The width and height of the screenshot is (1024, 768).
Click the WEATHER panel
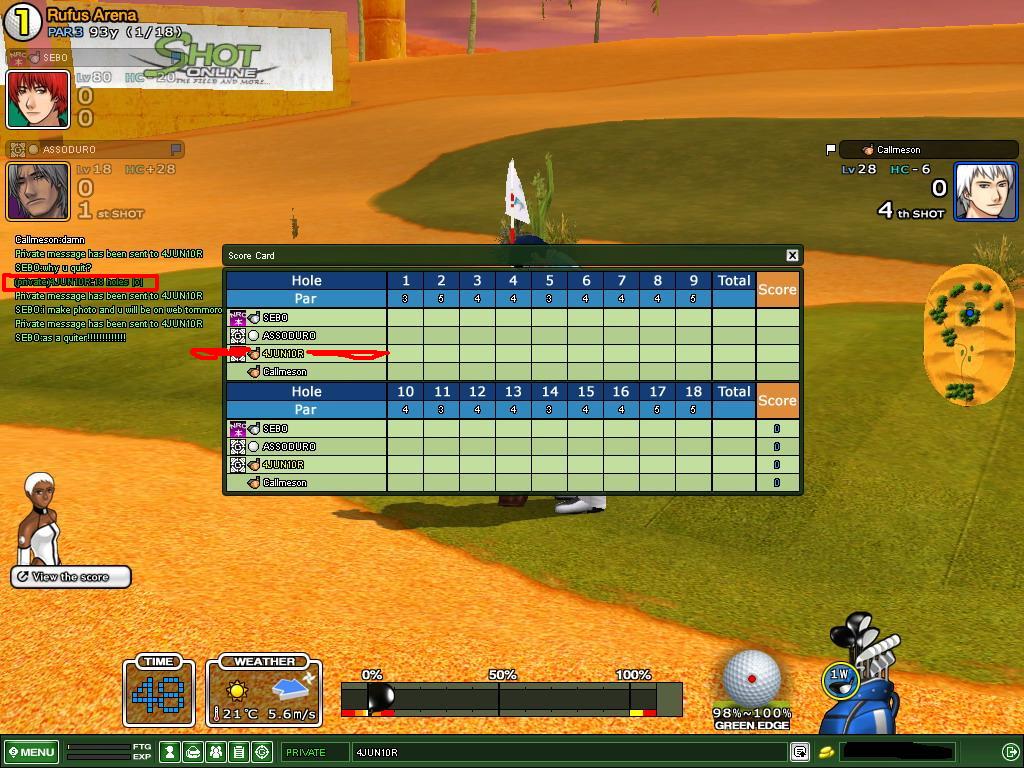pyautogui.click(x=265, y=691)
